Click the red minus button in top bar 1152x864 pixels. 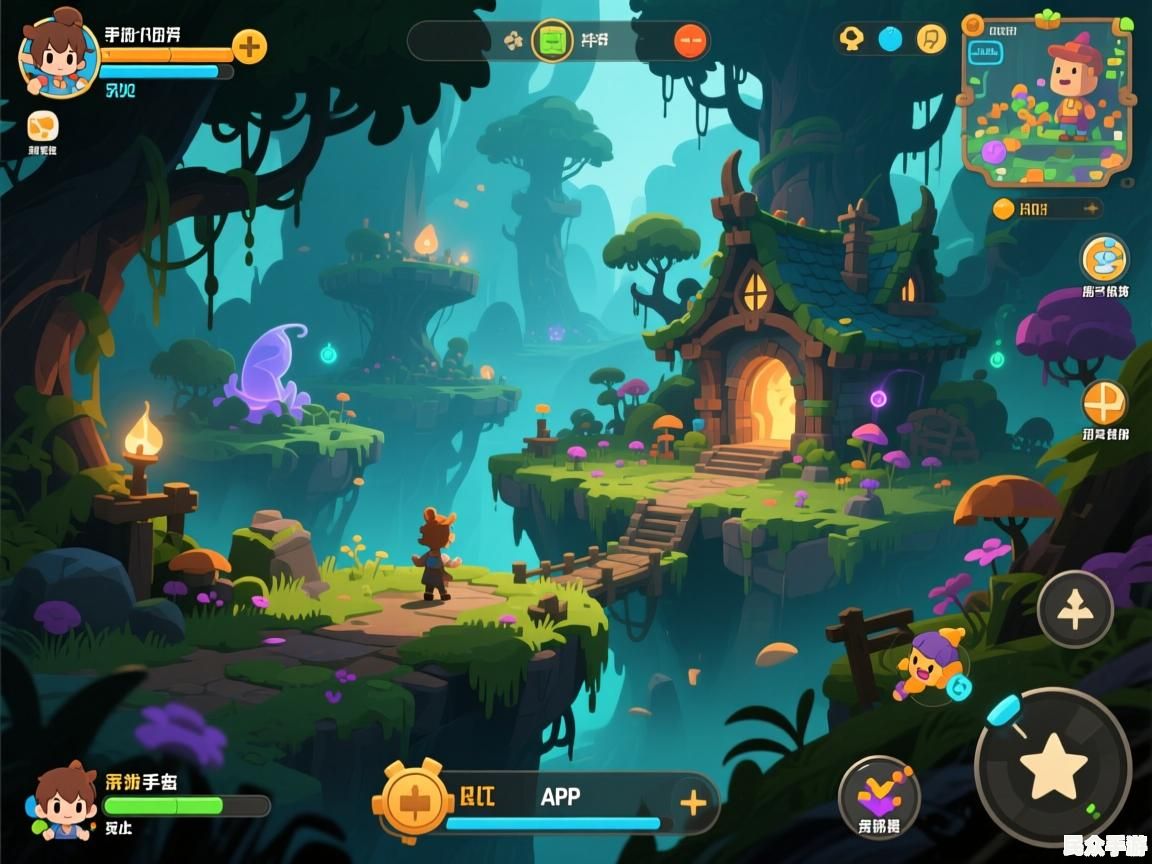(690, 41)
